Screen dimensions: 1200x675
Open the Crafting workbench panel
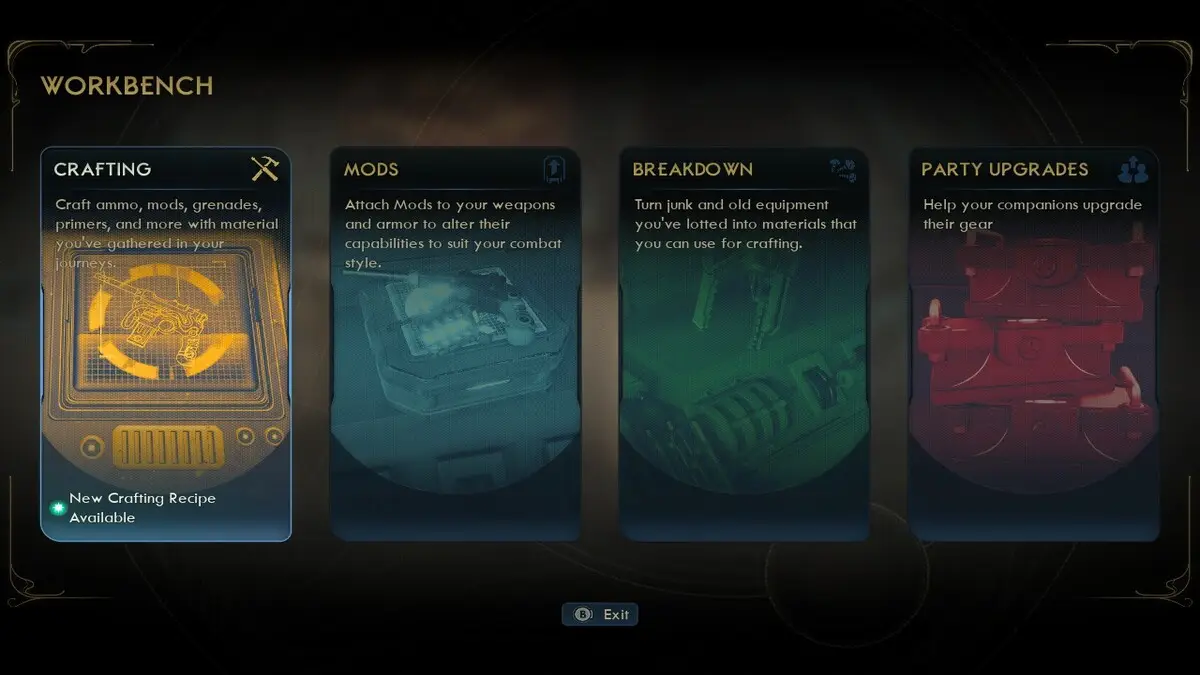[x=166, y=345]
